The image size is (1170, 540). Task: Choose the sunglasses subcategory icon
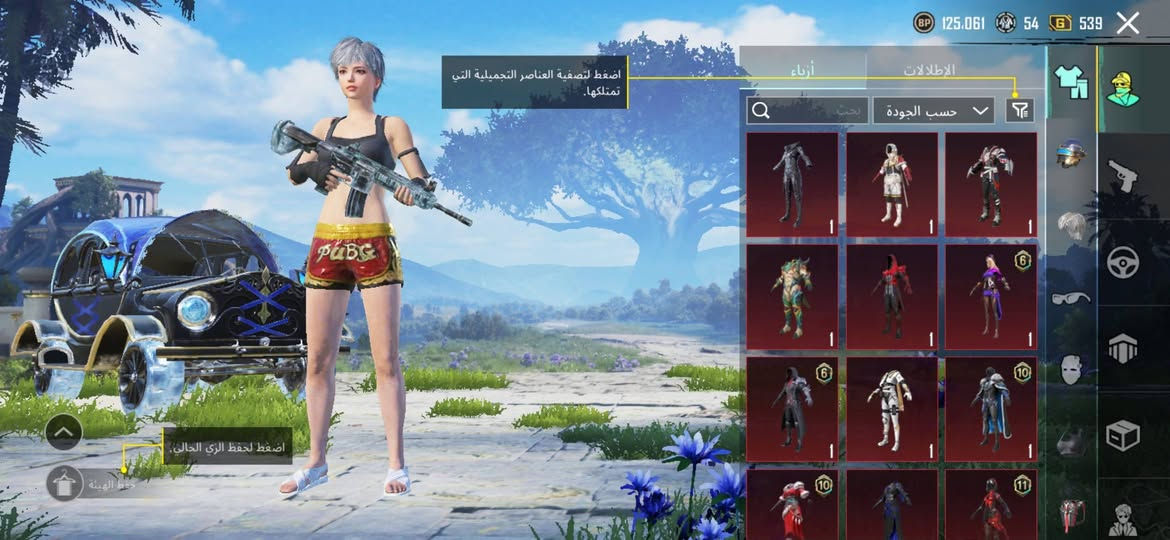pyautogui.click(x=1071, y=297)
